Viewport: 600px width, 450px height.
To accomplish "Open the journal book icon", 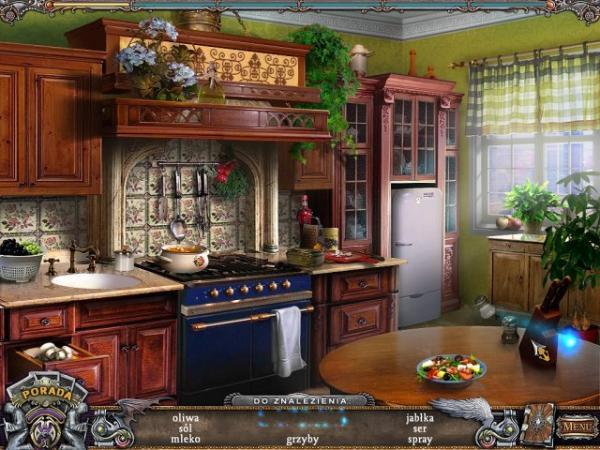I will click(536, 424).
